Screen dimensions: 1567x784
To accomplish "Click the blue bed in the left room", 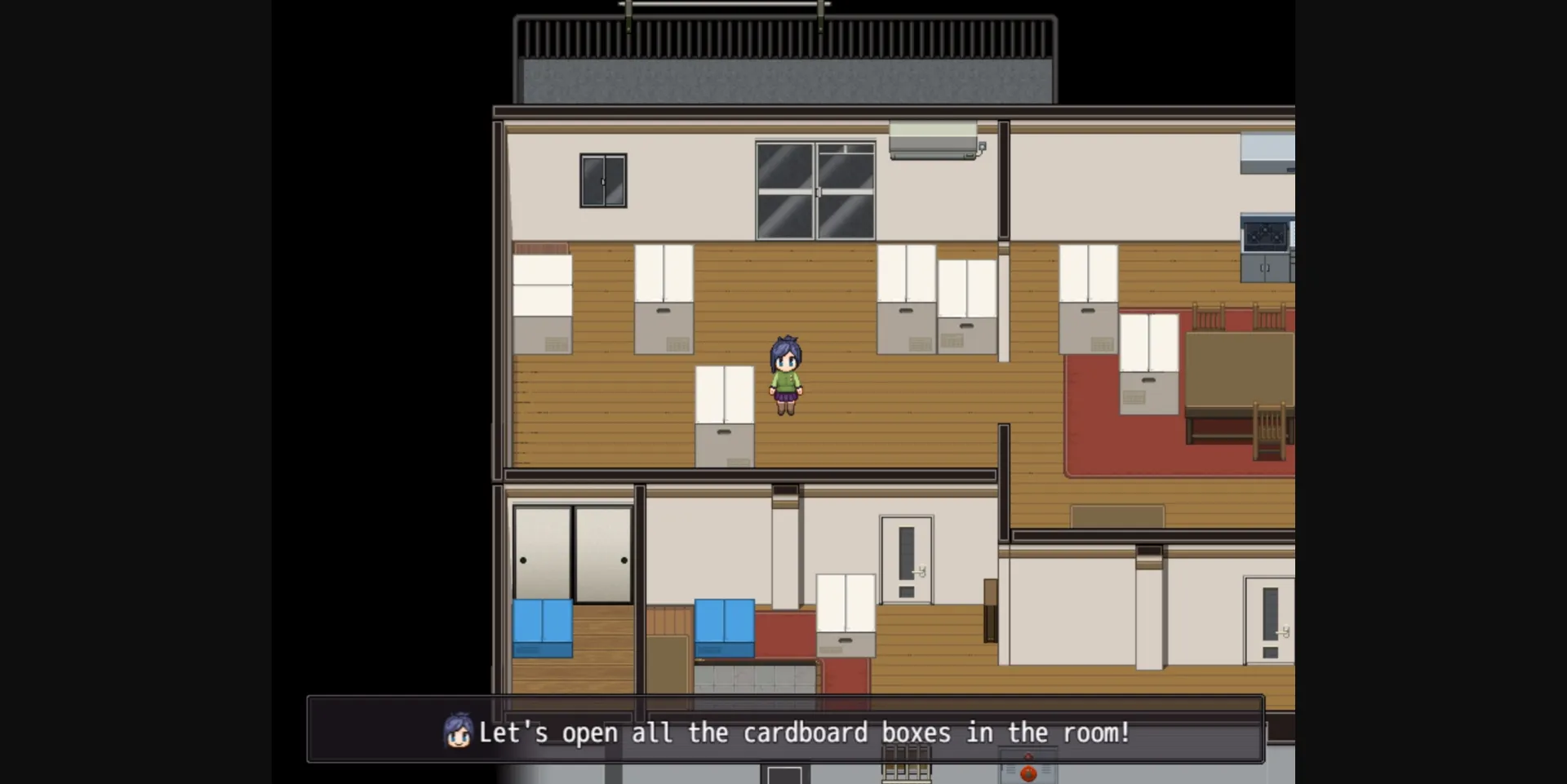I will 542,628.
